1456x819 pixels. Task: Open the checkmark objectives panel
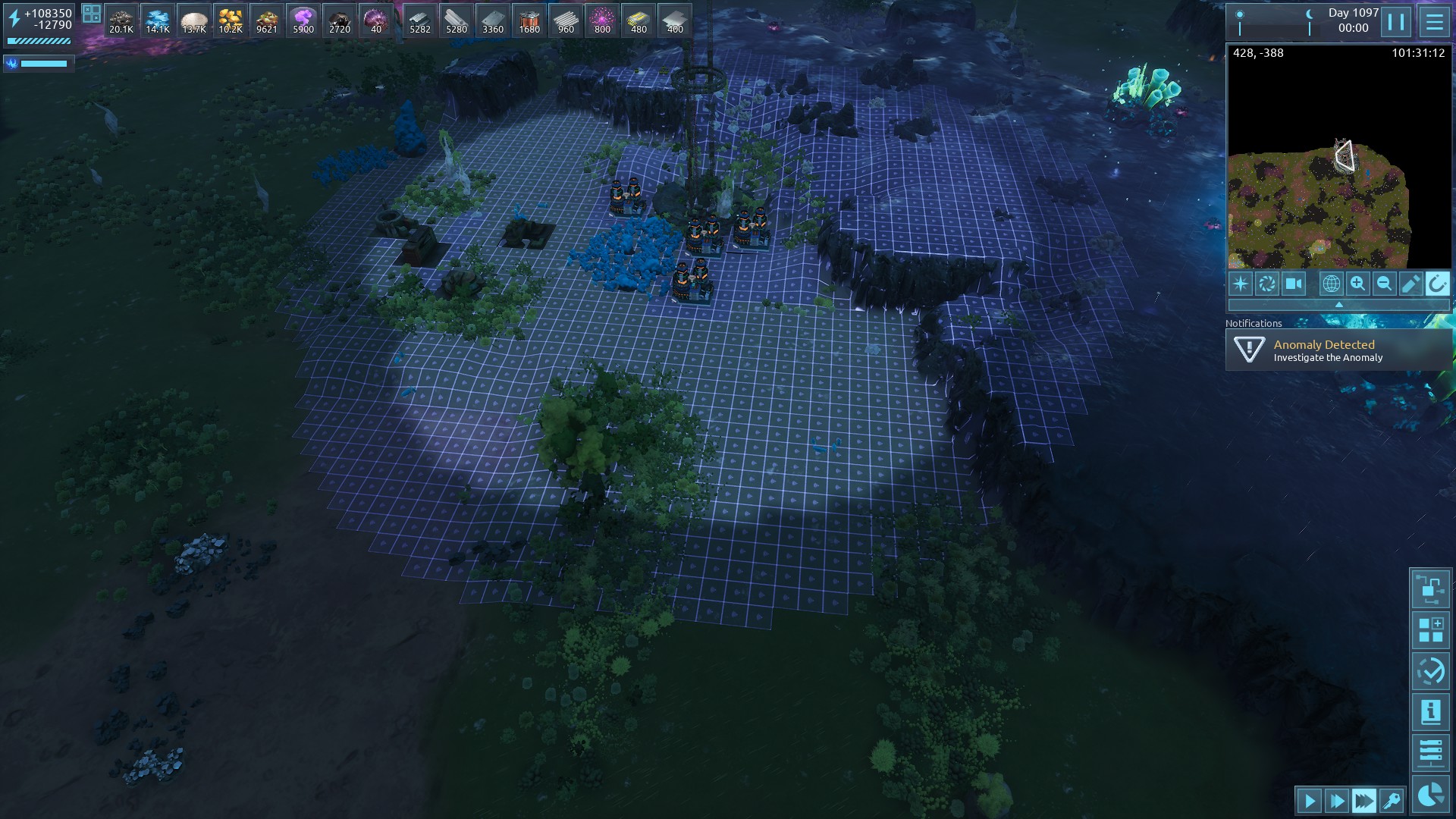click(1430, 671)
